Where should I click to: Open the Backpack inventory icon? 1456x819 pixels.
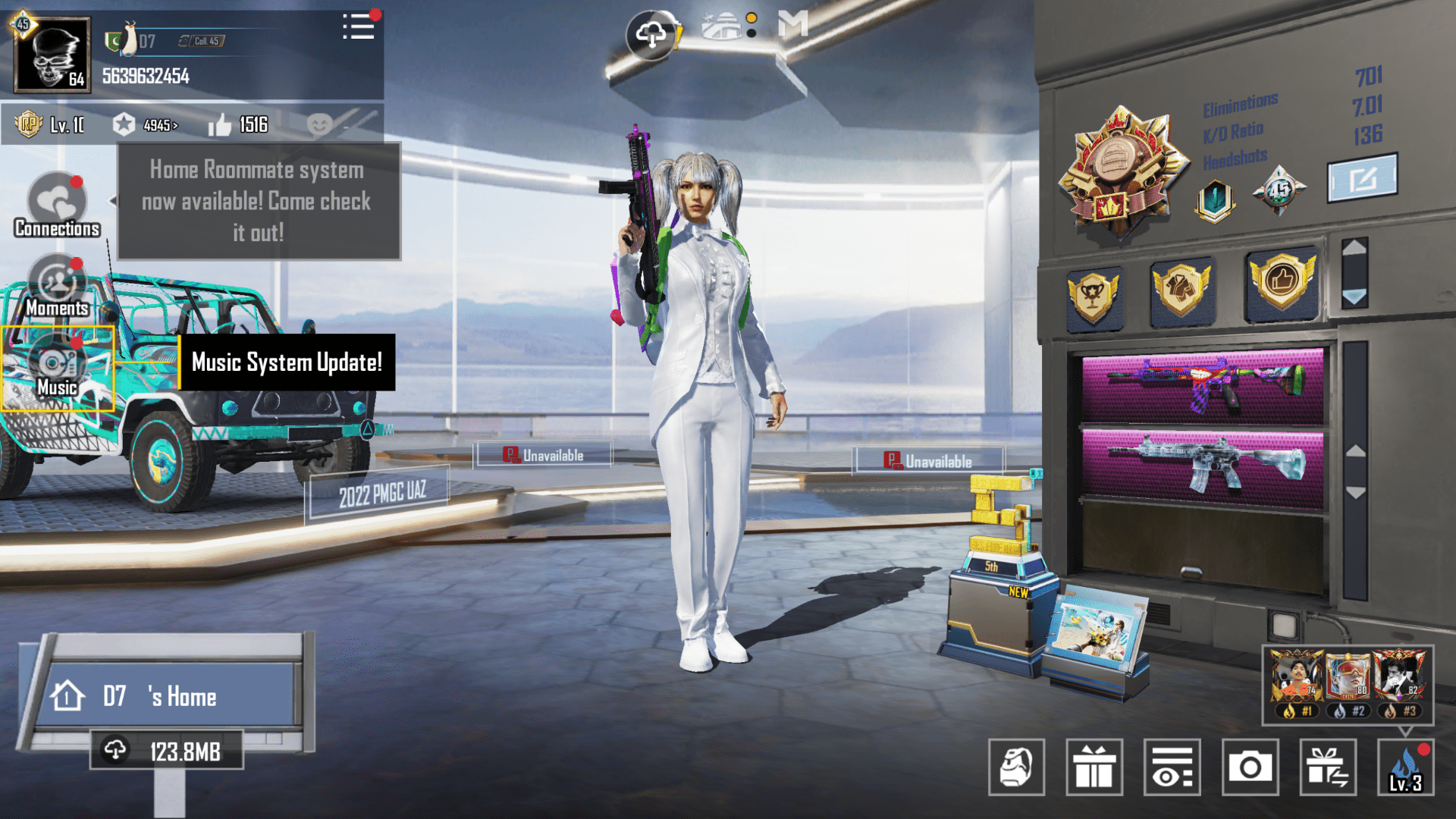coord(1017,768)
